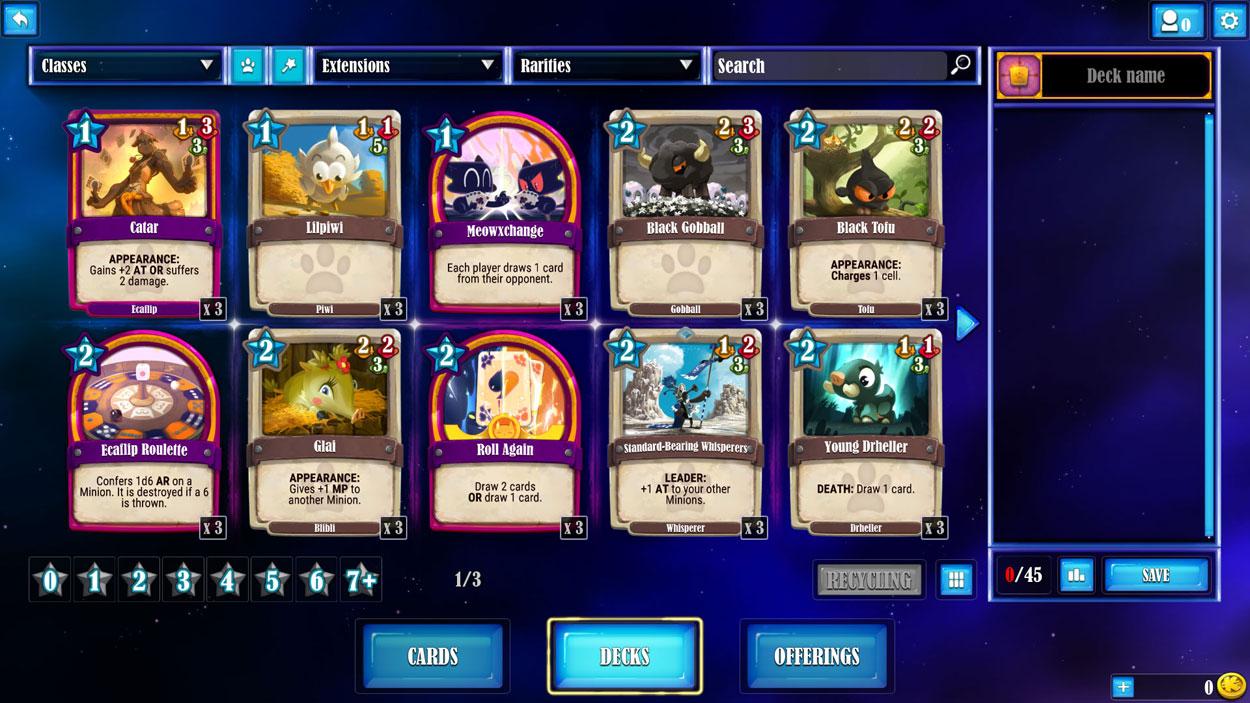The width and height of the screenshot is (1250, 703).
Task: Expand the Classes dropdown filter
Action: click(x=127, y=66)
